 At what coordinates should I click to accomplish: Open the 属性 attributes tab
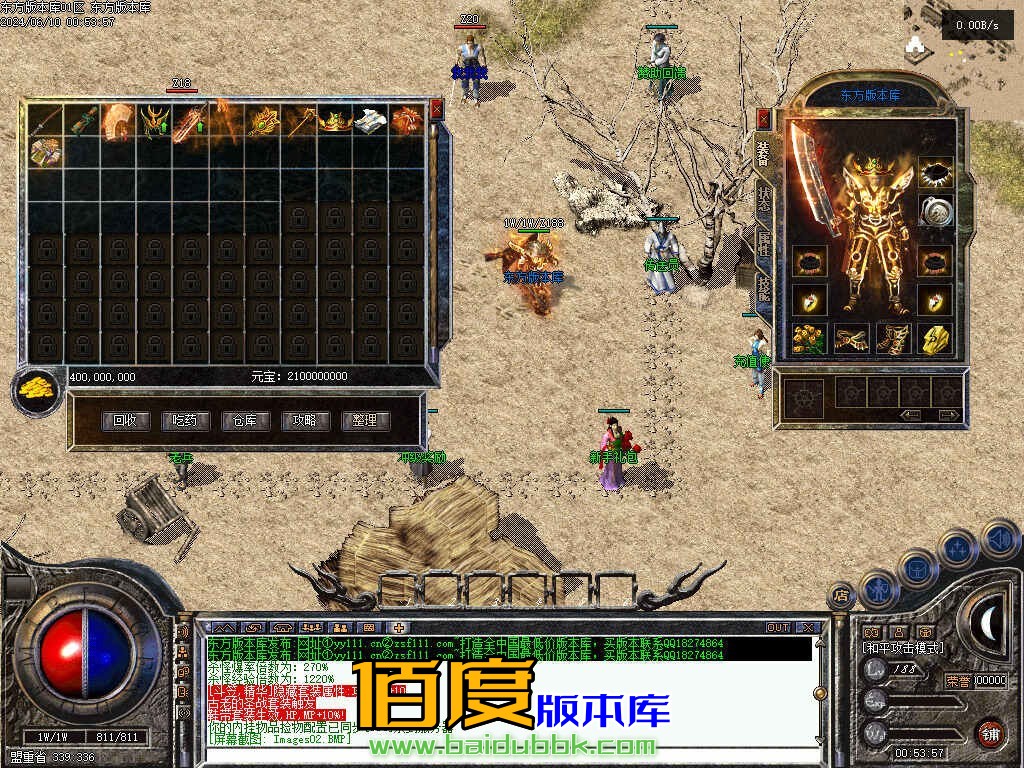764,245
